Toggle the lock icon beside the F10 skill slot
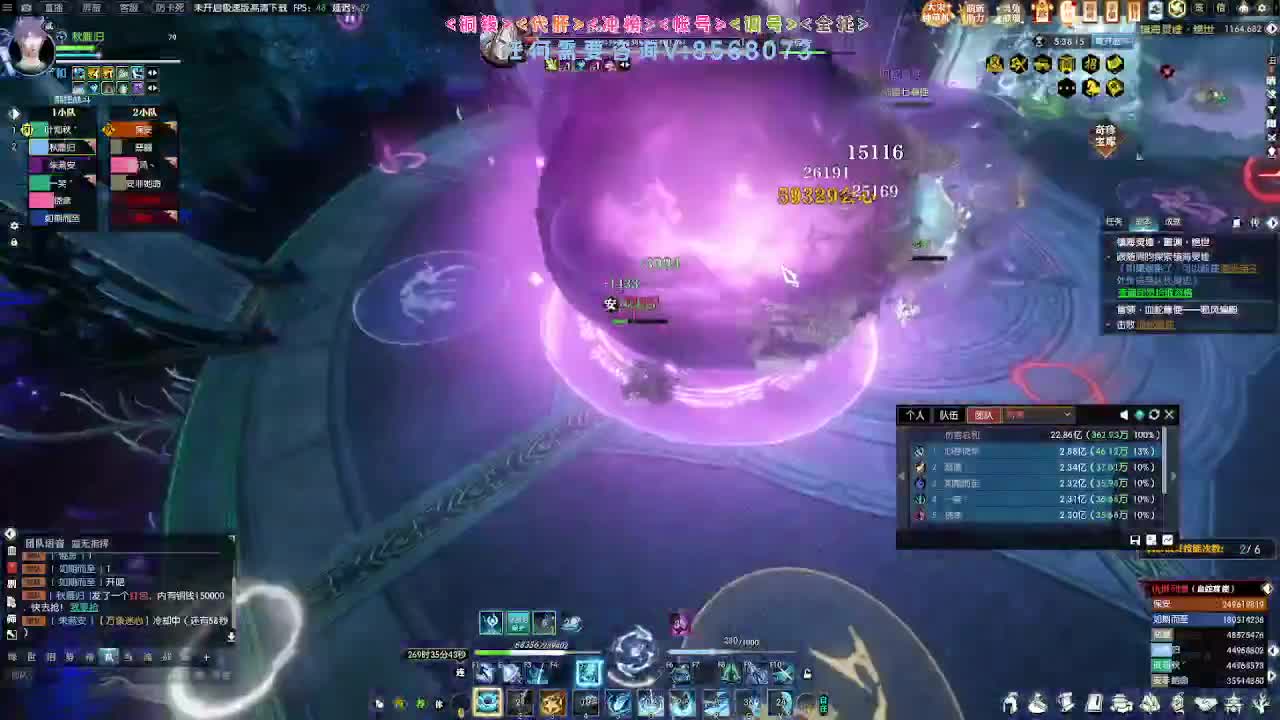 tap(808, 672)
